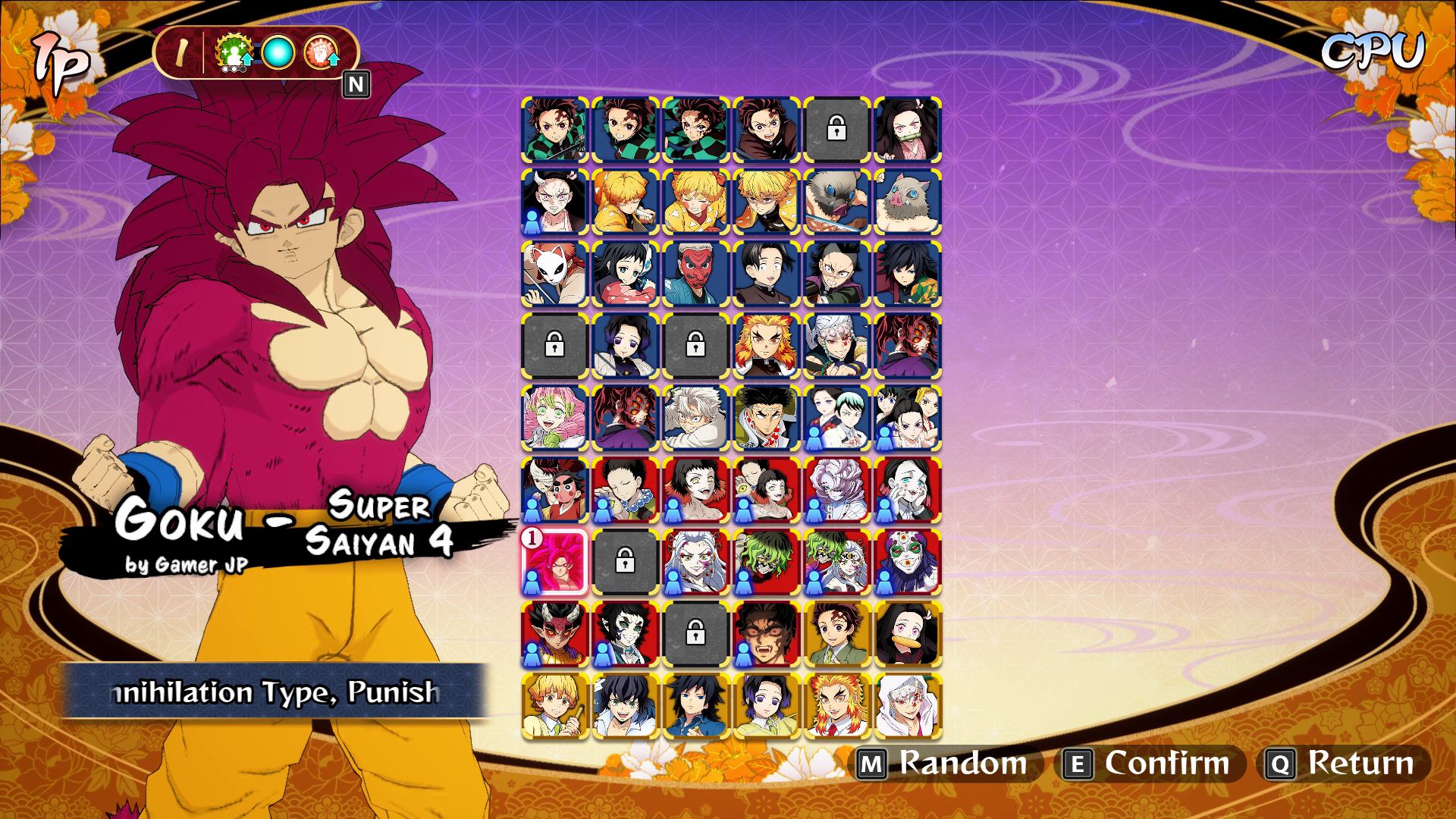Pick white-haired Sanemi's portrait
The width and height of the screenshot is (1456, 819).
pos(695,418)
